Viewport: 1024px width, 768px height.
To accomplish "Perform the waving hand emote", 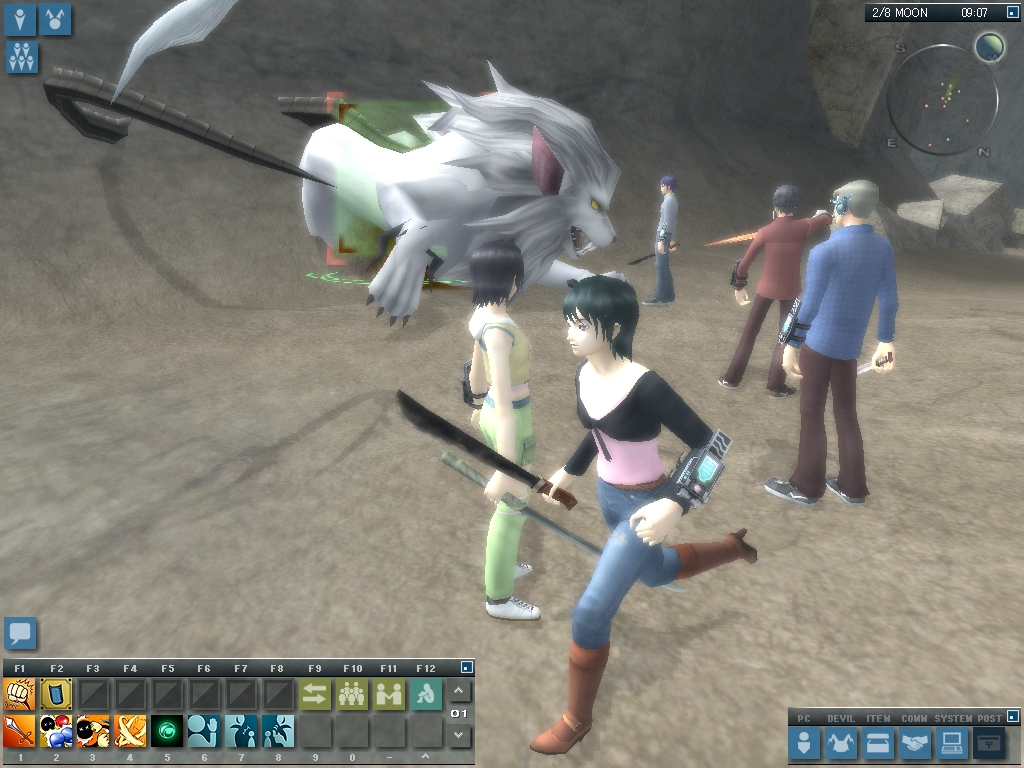I will pyautogui.click(x=203, y=731).
